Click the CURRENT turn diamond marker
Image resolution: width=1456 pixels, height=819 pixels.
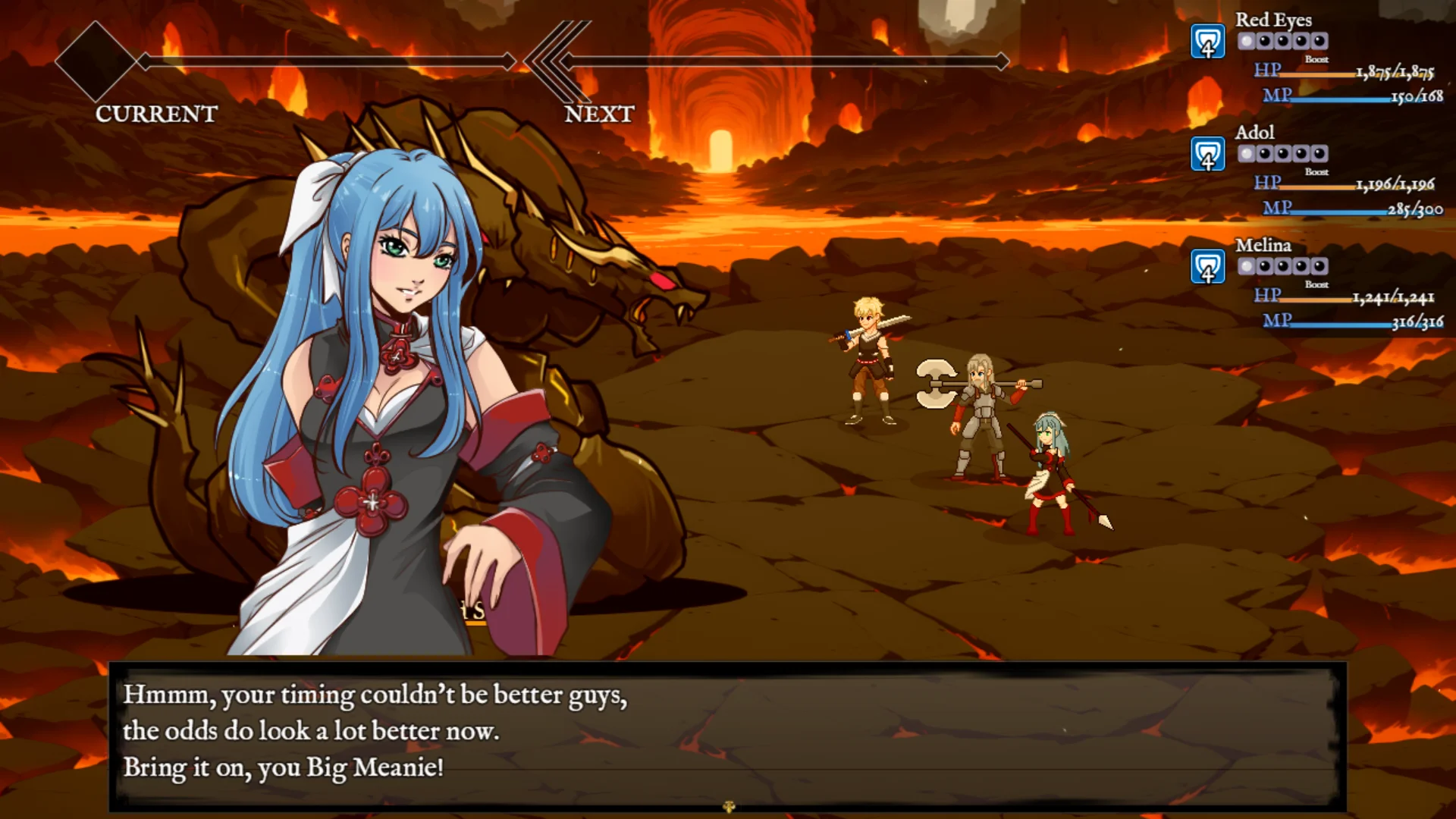coord(96,61)
